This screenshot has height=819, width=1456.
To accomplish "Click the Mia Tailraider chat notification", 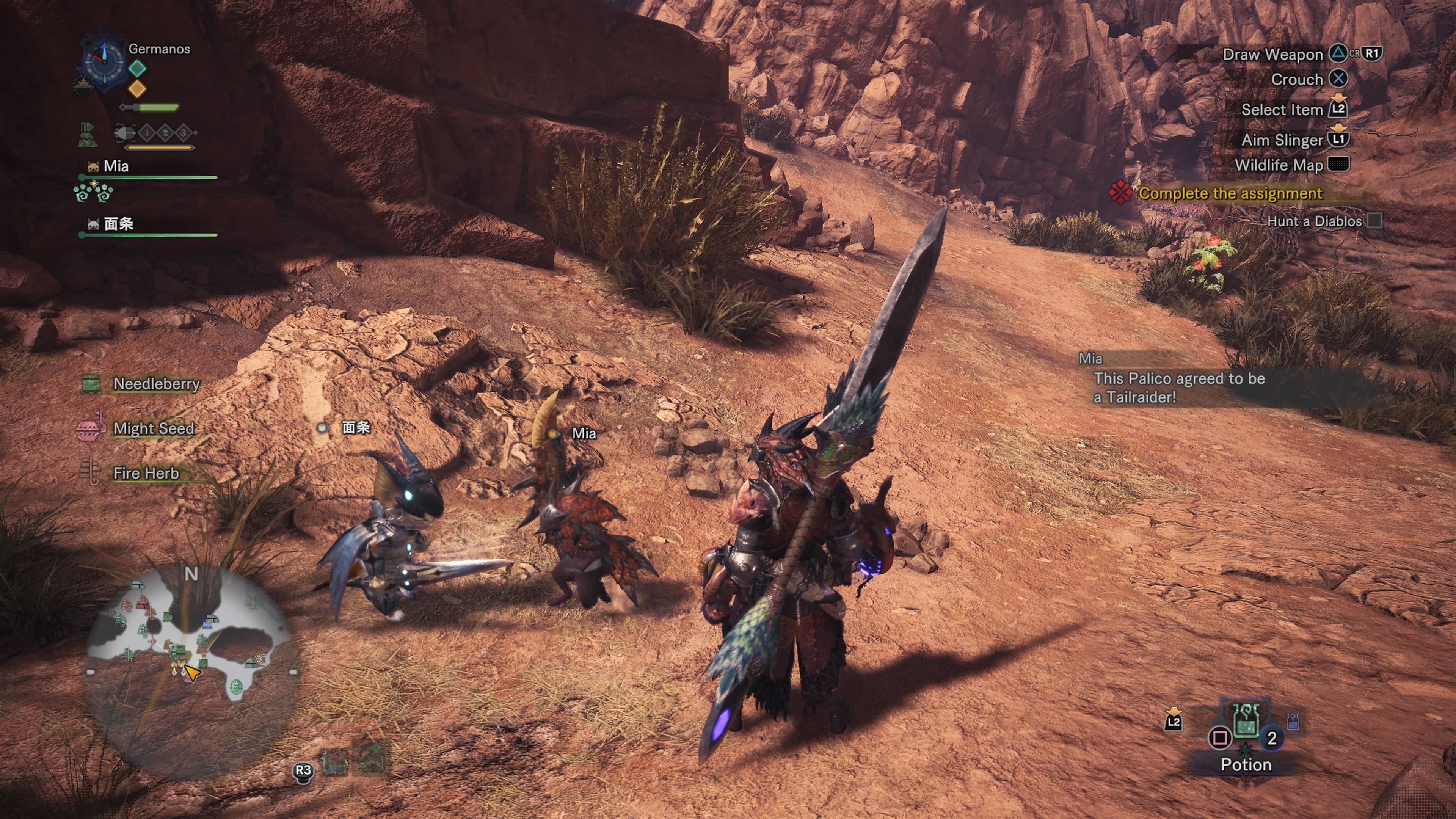I will pyautogui.click(x=1178, y=387).
